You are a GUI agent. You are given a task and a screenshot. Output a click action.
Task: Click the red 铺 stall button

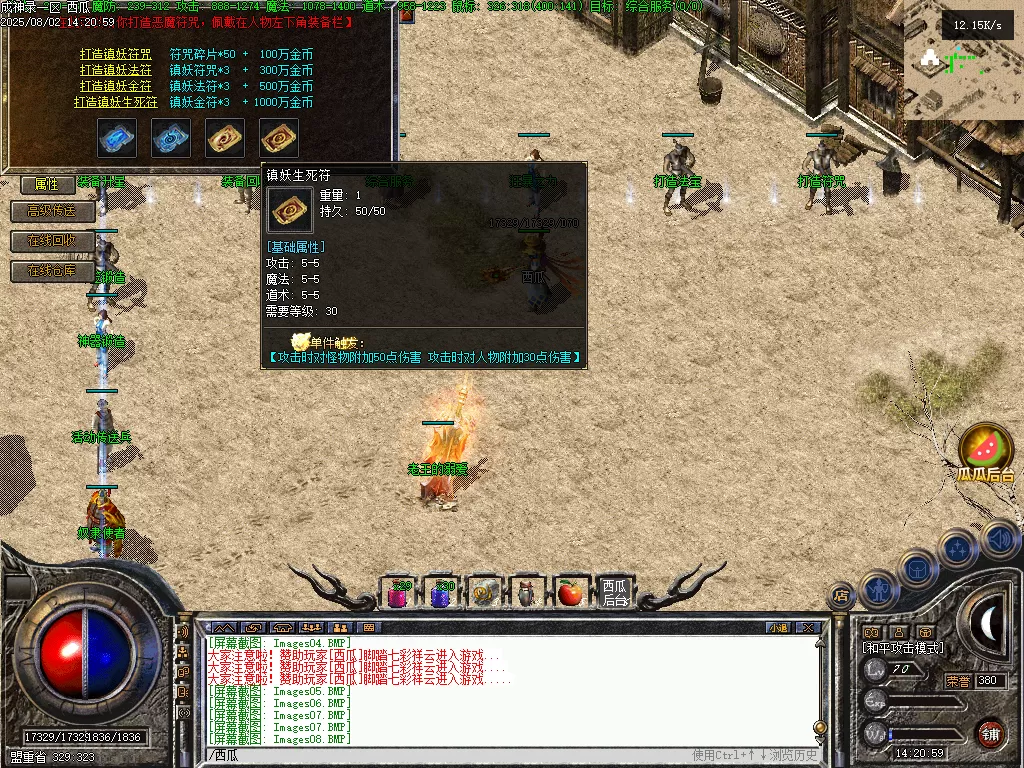click(x=990, y=733)
